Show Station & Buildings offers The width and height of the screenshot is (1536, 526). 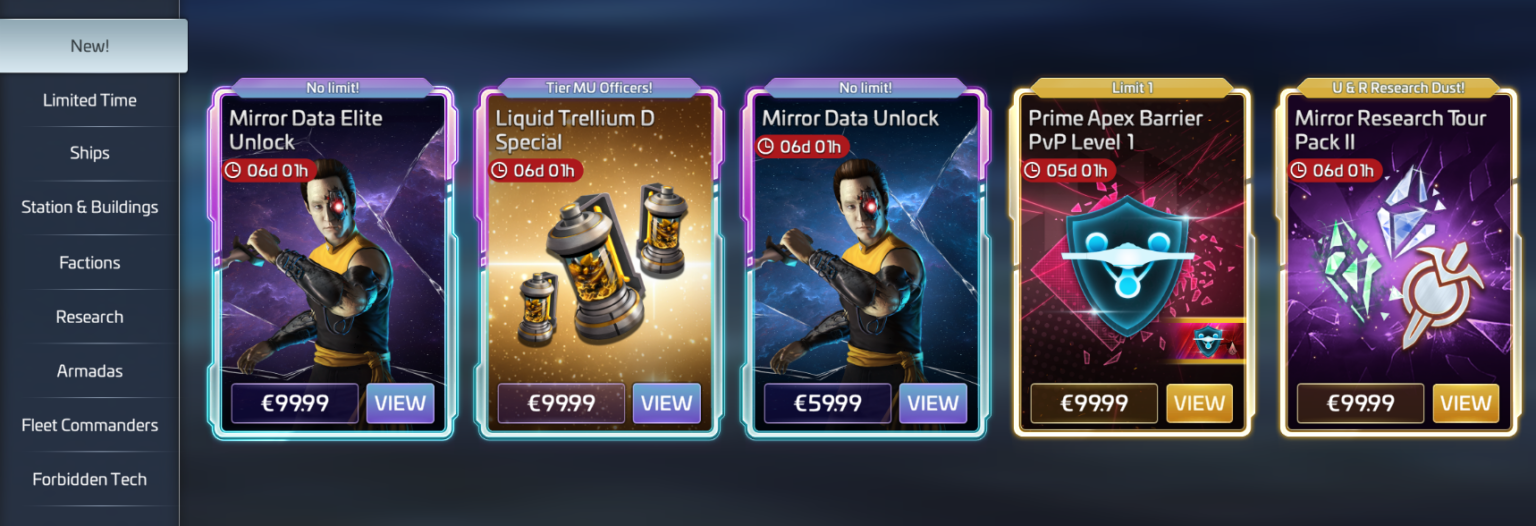click(x=90, y=207)
